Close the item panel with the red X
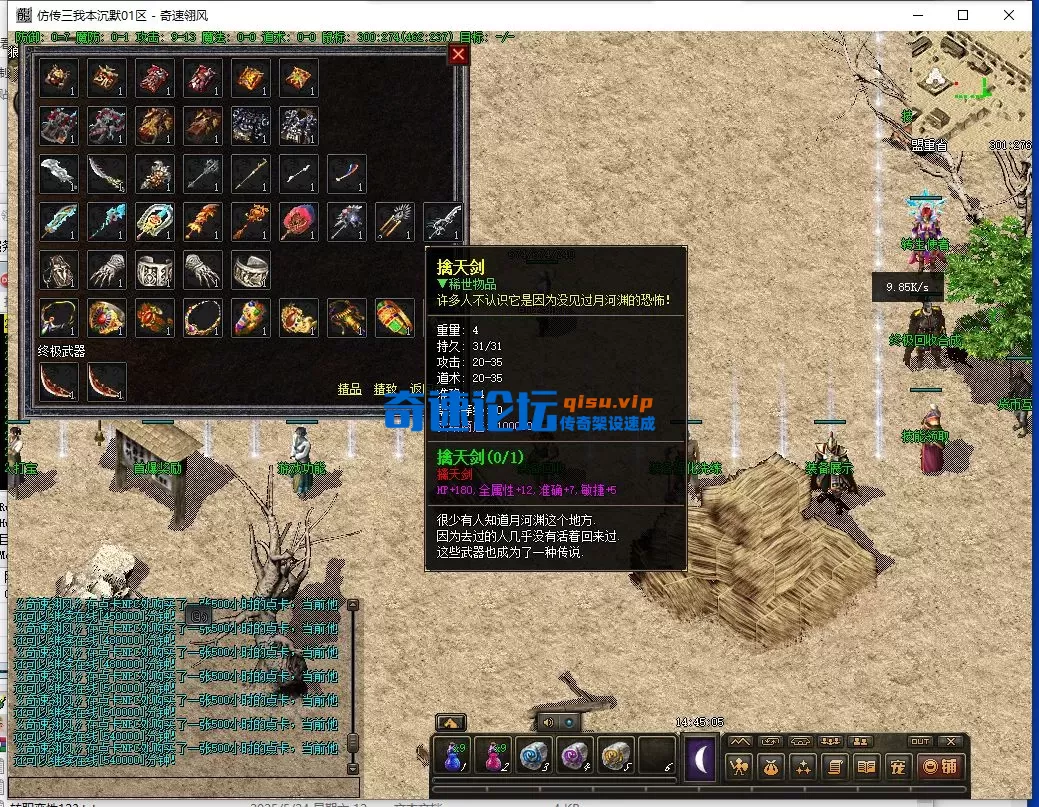 (458, 54)
